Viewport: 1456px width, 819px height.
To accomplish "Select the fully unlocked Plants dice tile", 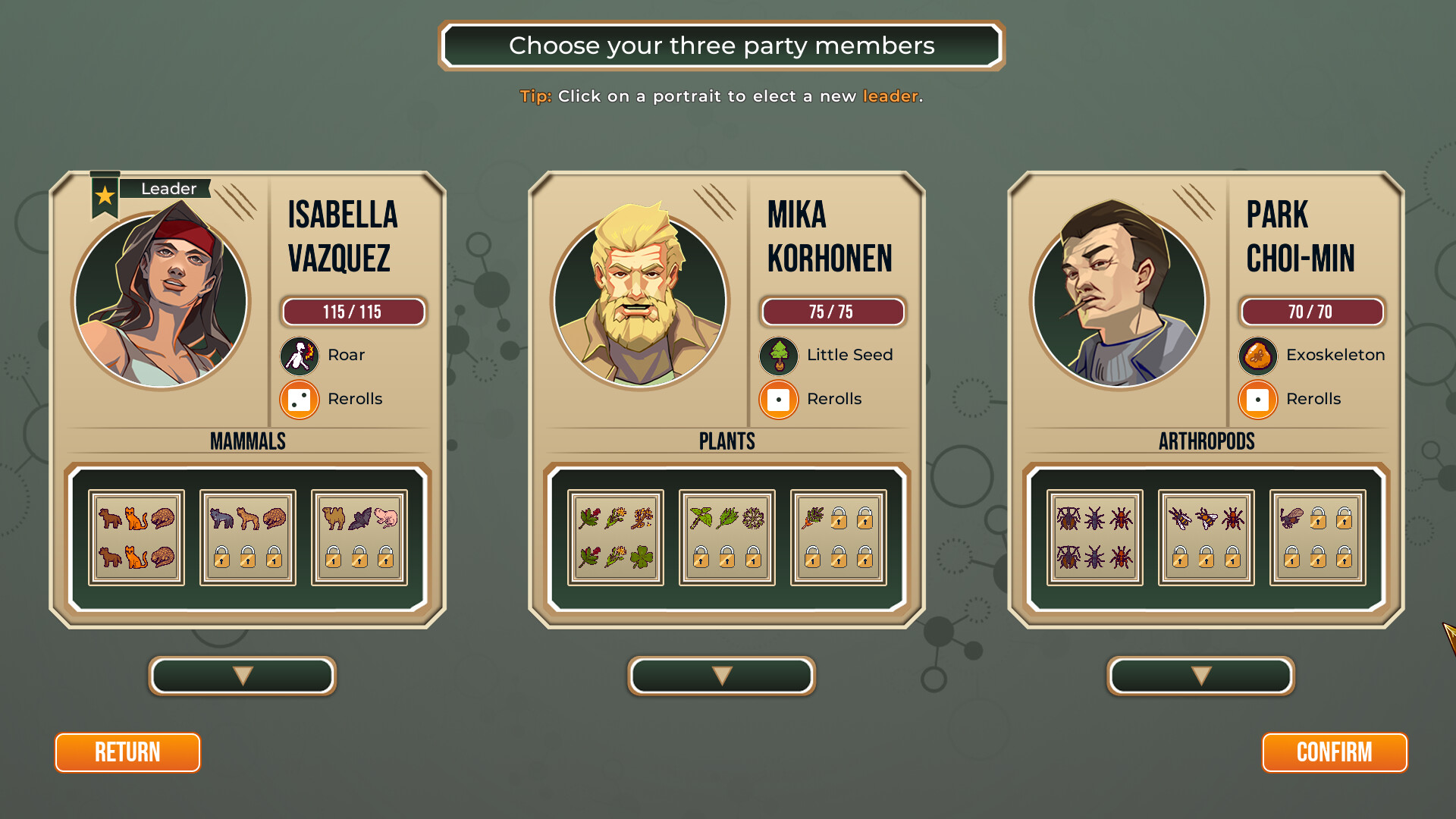I will click(616, 538).
